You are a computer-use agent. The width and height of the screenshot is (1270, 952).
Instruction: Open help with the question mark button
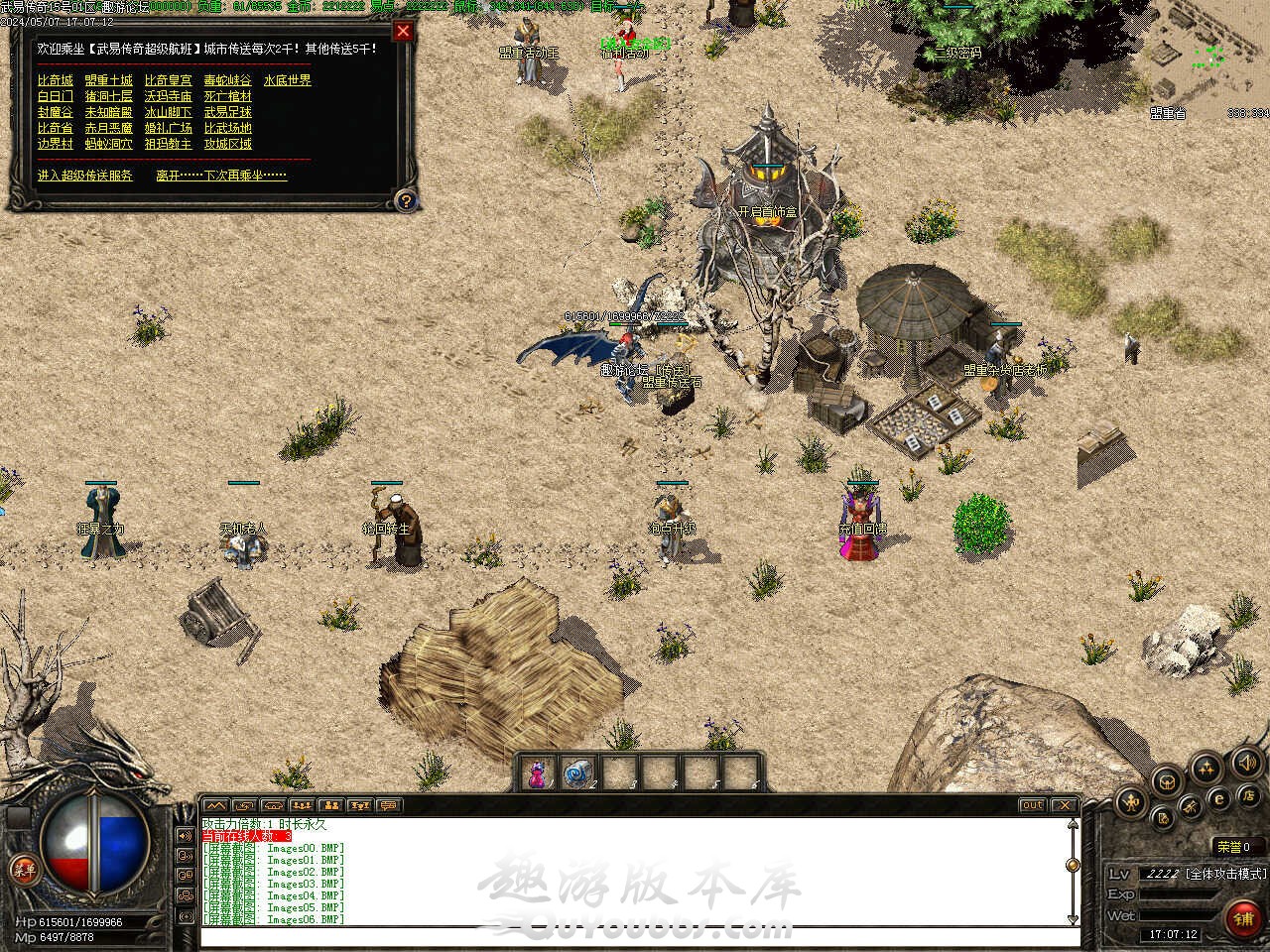click(x=405, y=201)
